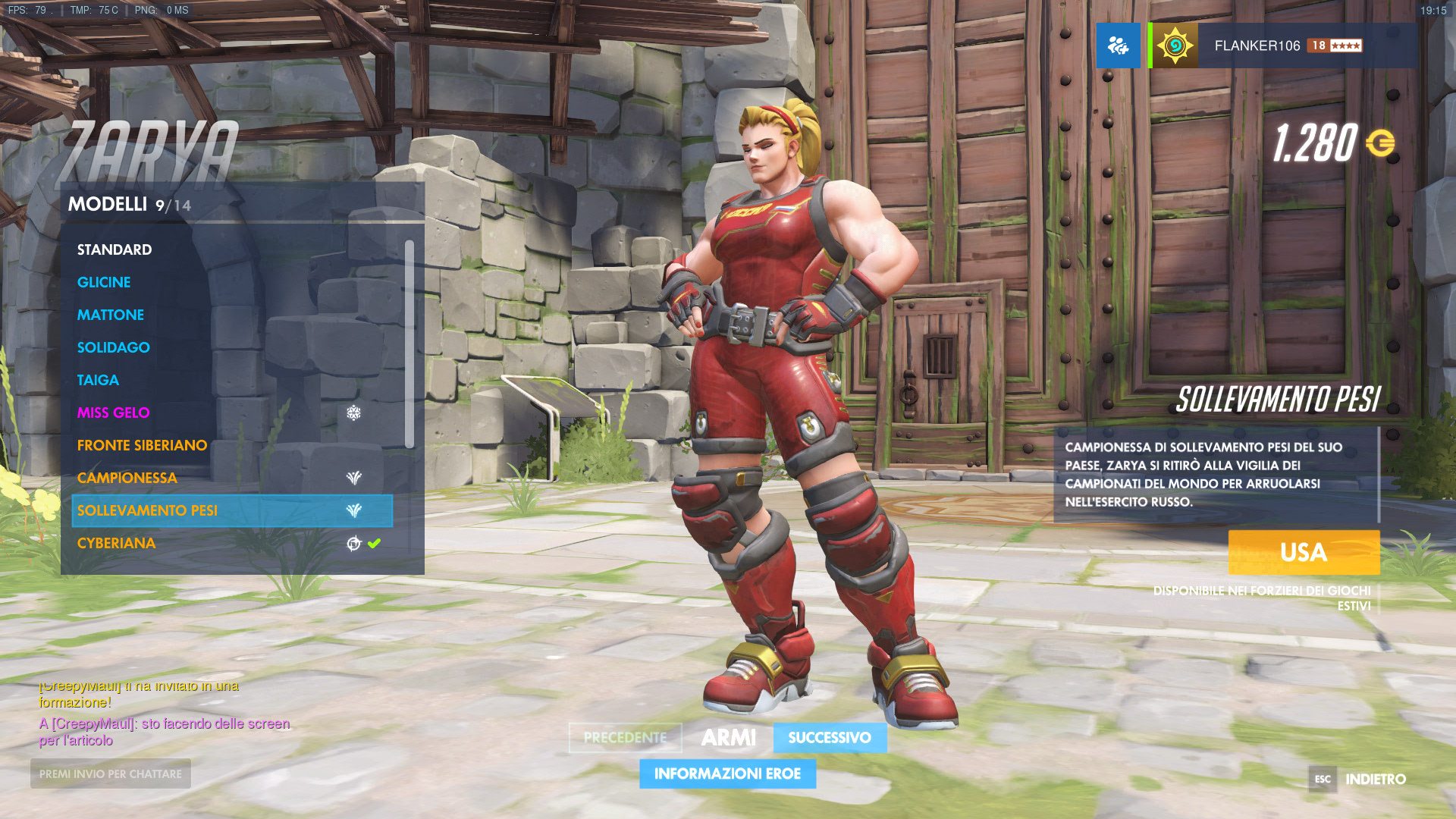Choose the Taiga skin
1456x819 pixels.
(x=98, y=380)
